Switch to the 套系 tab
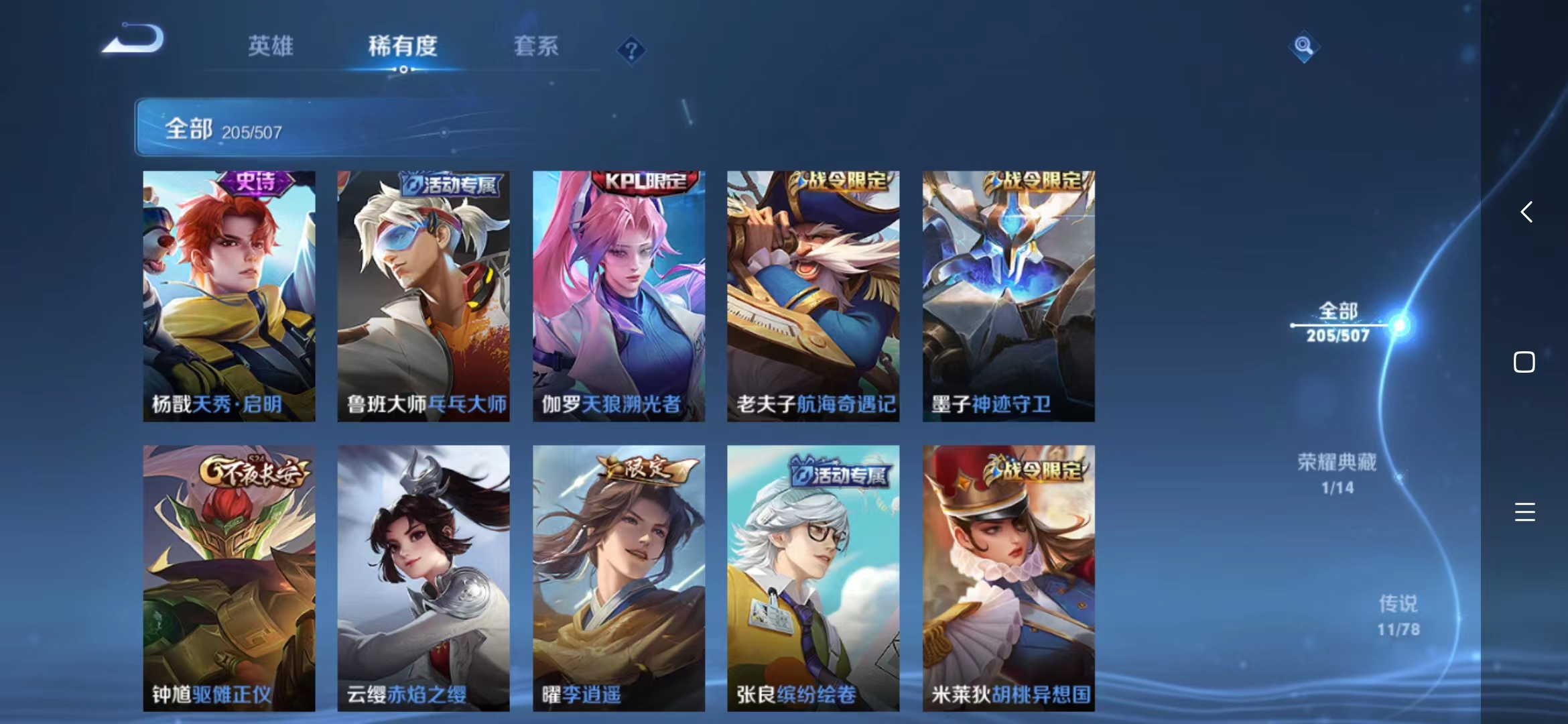This screenshot has width=1568, height=724. point(535,47)
